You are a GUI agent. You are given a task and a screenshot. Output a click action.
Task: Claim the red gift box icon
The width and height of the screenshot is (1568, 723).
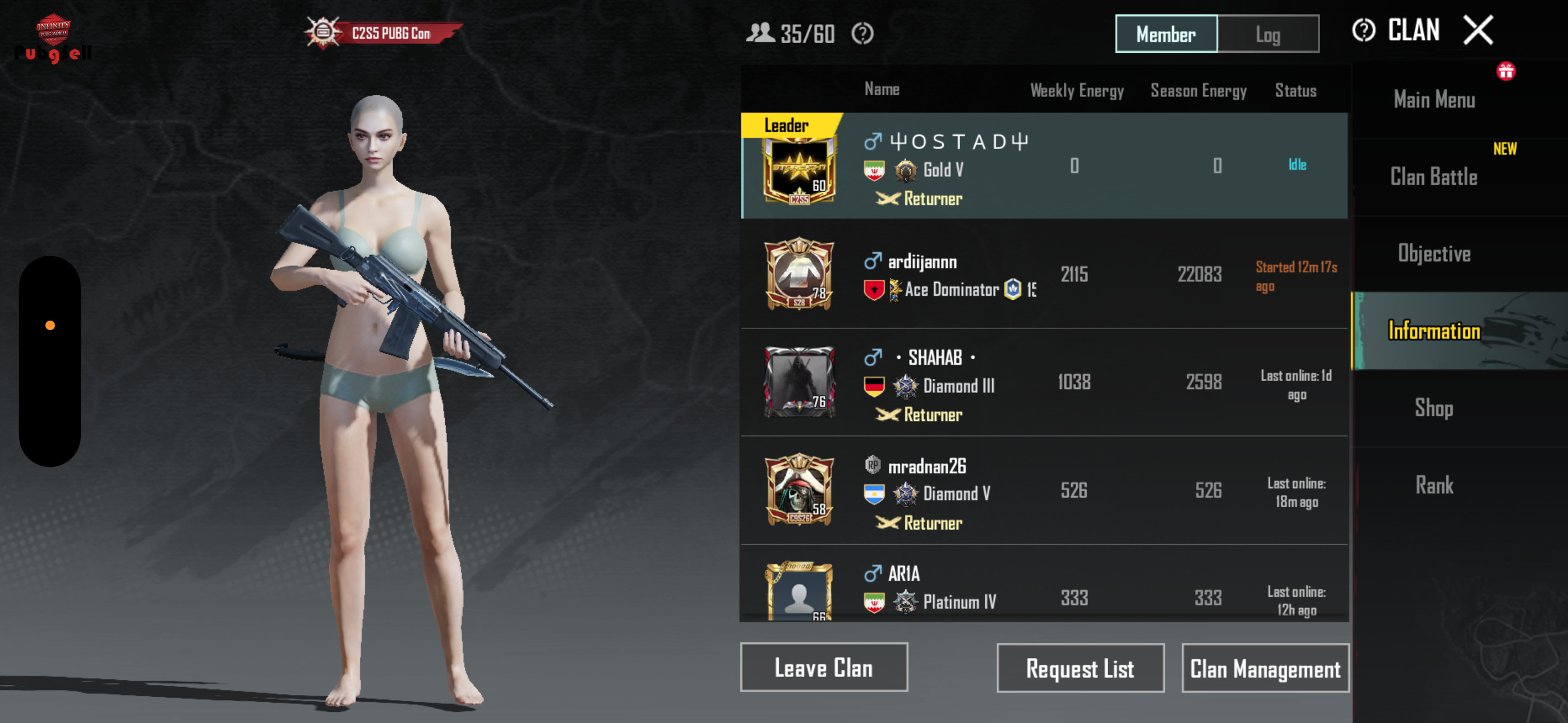(1505, 72)
